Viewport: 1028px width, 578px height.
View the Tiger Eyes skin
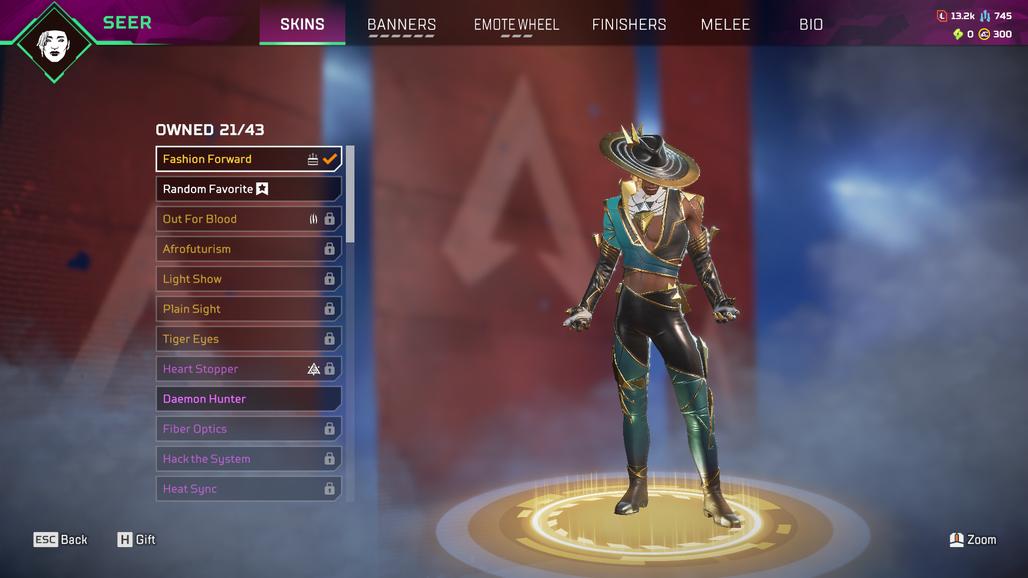point(248,339)
